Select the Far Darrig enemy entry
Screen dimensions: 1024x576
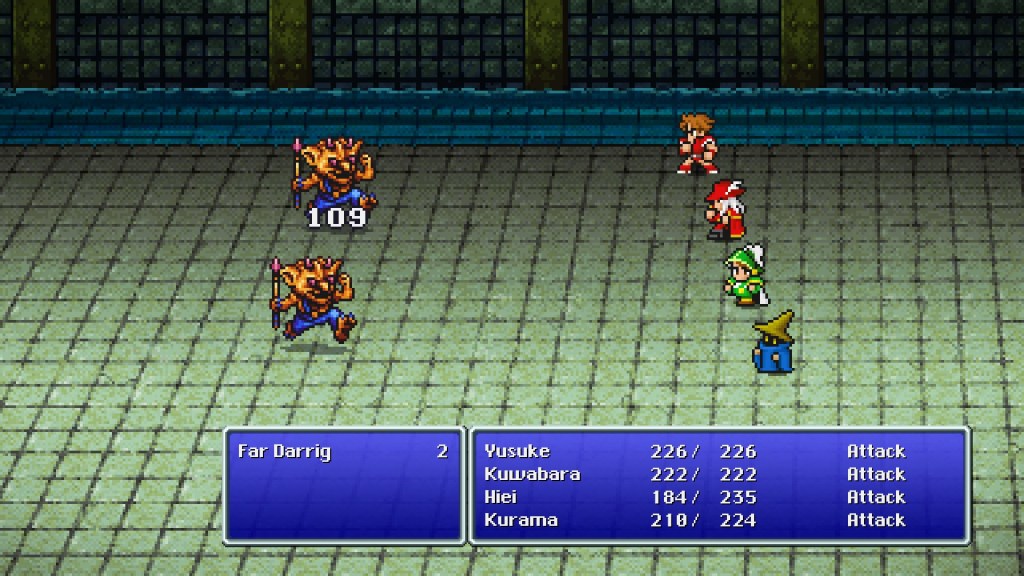click(x=284, y=451)
